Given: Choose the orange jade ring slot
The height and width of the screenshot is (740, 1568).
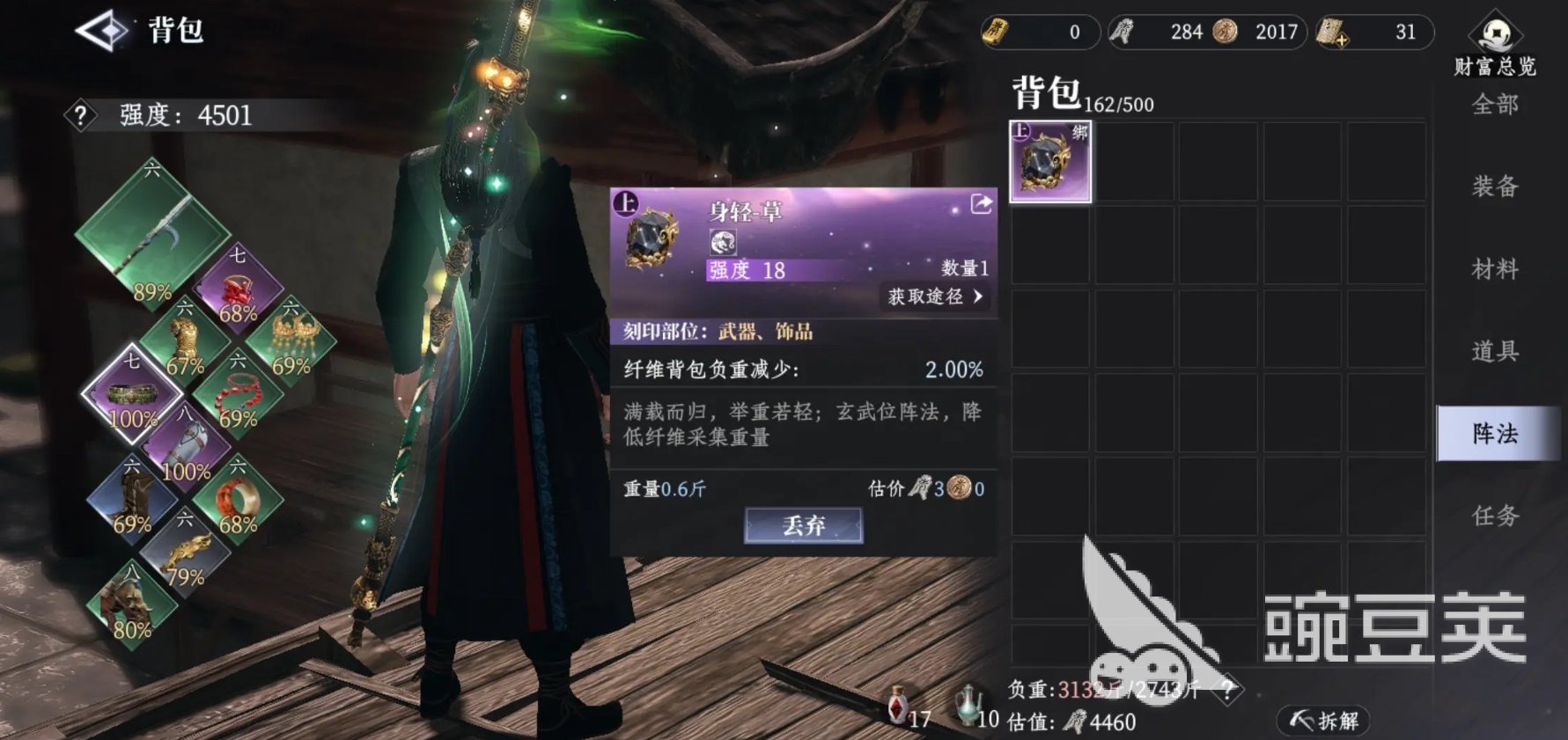Looking at the screenshot, I should click(238, 501).
